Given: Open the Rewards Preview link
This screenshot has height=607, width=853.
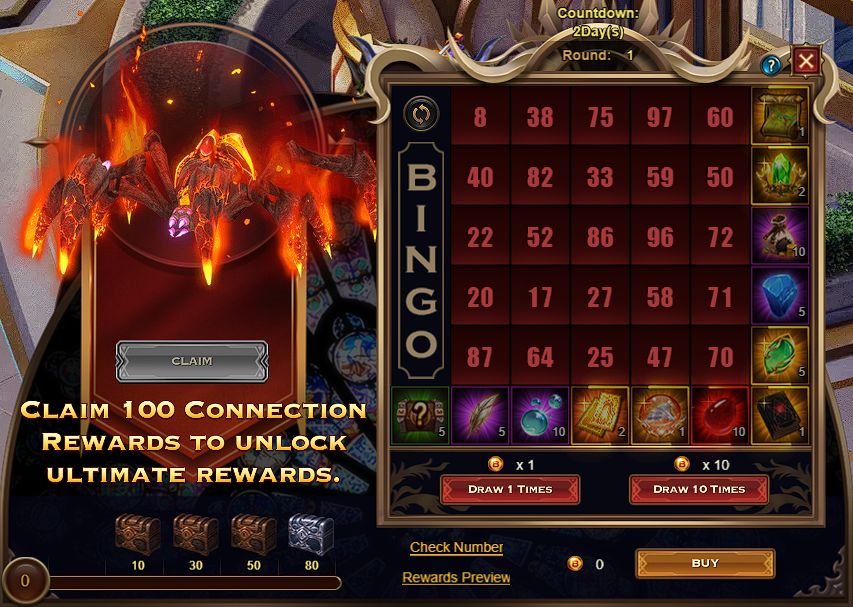Looking at the screenshot, I should coord(456,577).
